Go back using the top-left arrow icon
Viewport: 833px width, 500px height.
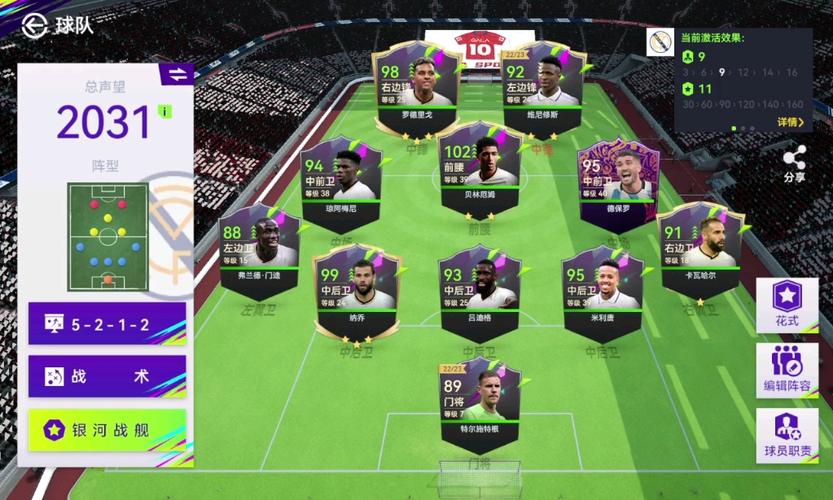click(x=35, y=24)
